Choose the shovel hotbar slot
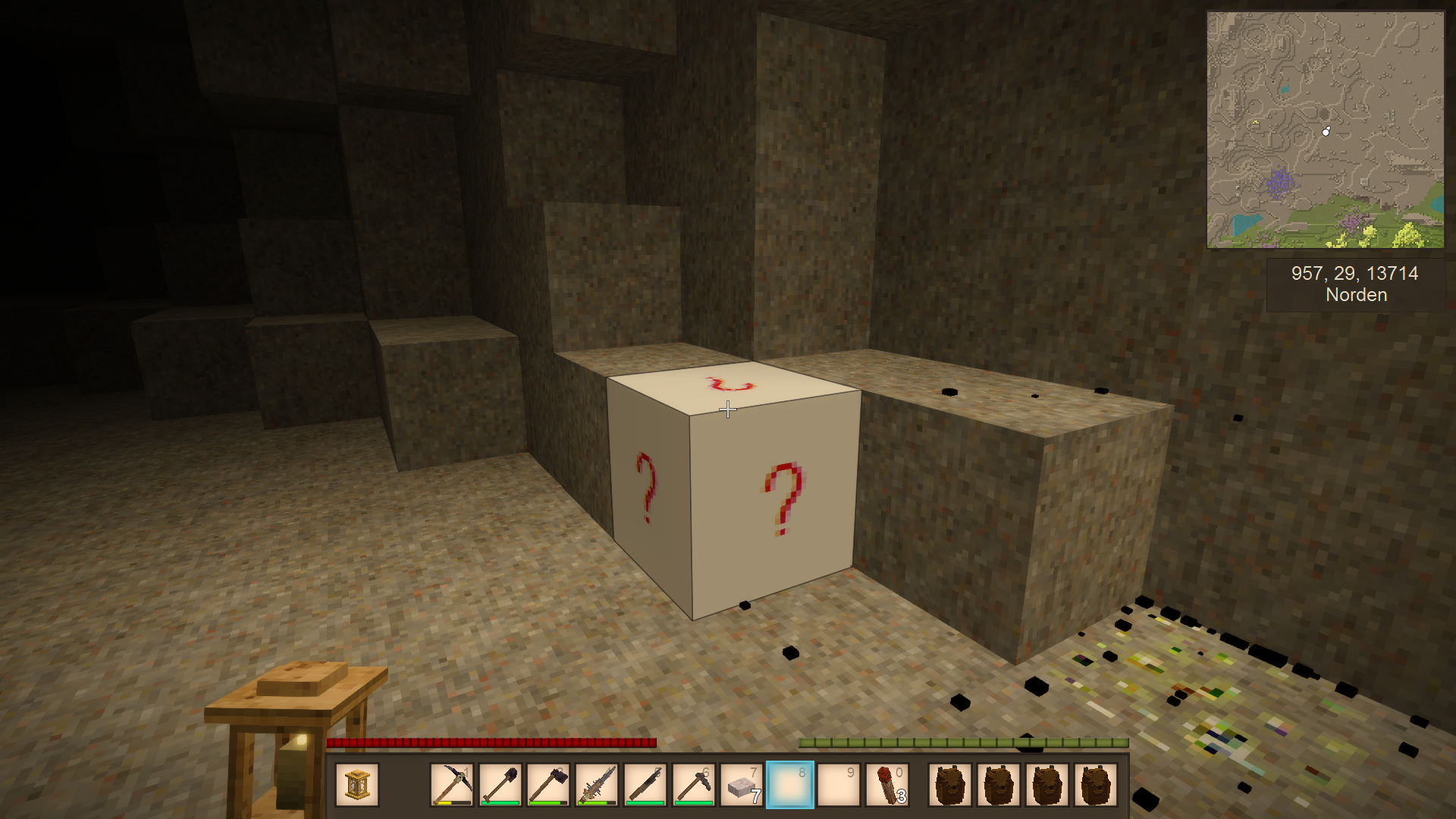The width and height of the screenshot is (1456, 819). click(x=500, y=784)
